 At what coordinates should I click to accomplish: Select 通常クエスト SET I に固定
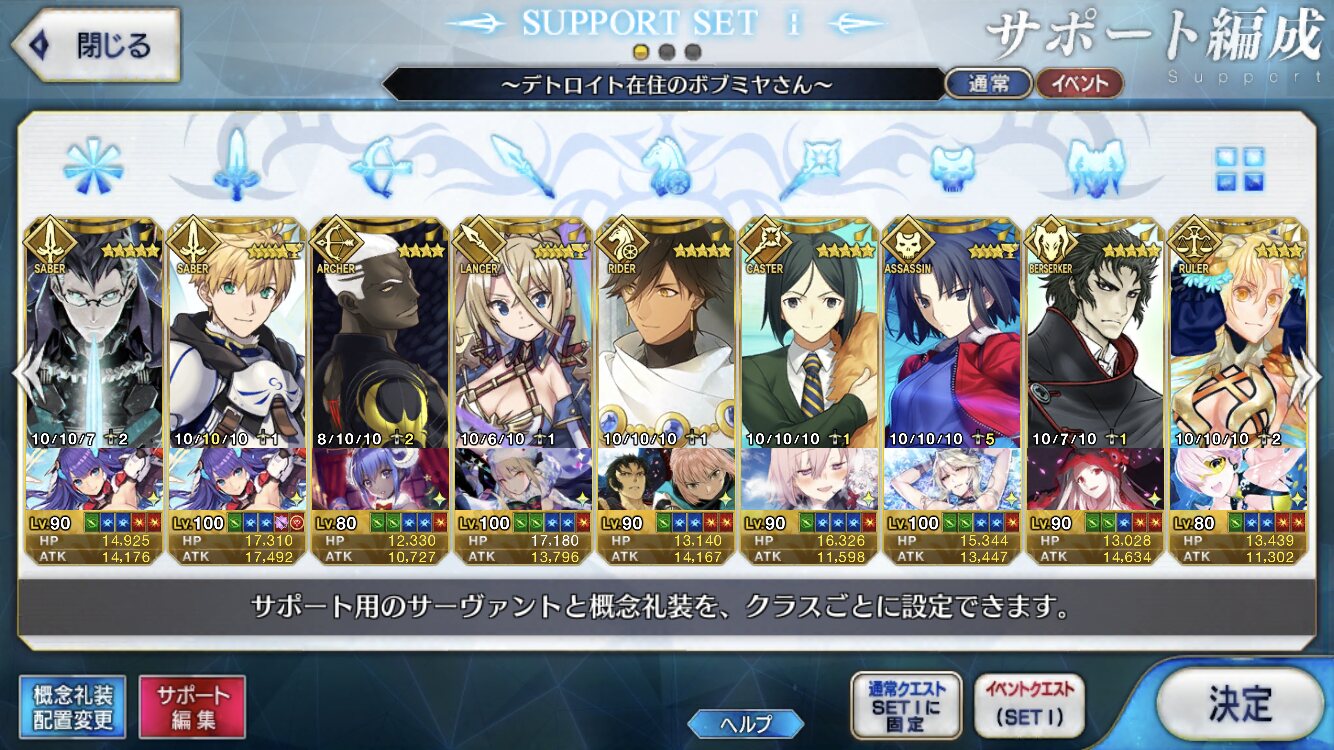click(x=905, y=704)
